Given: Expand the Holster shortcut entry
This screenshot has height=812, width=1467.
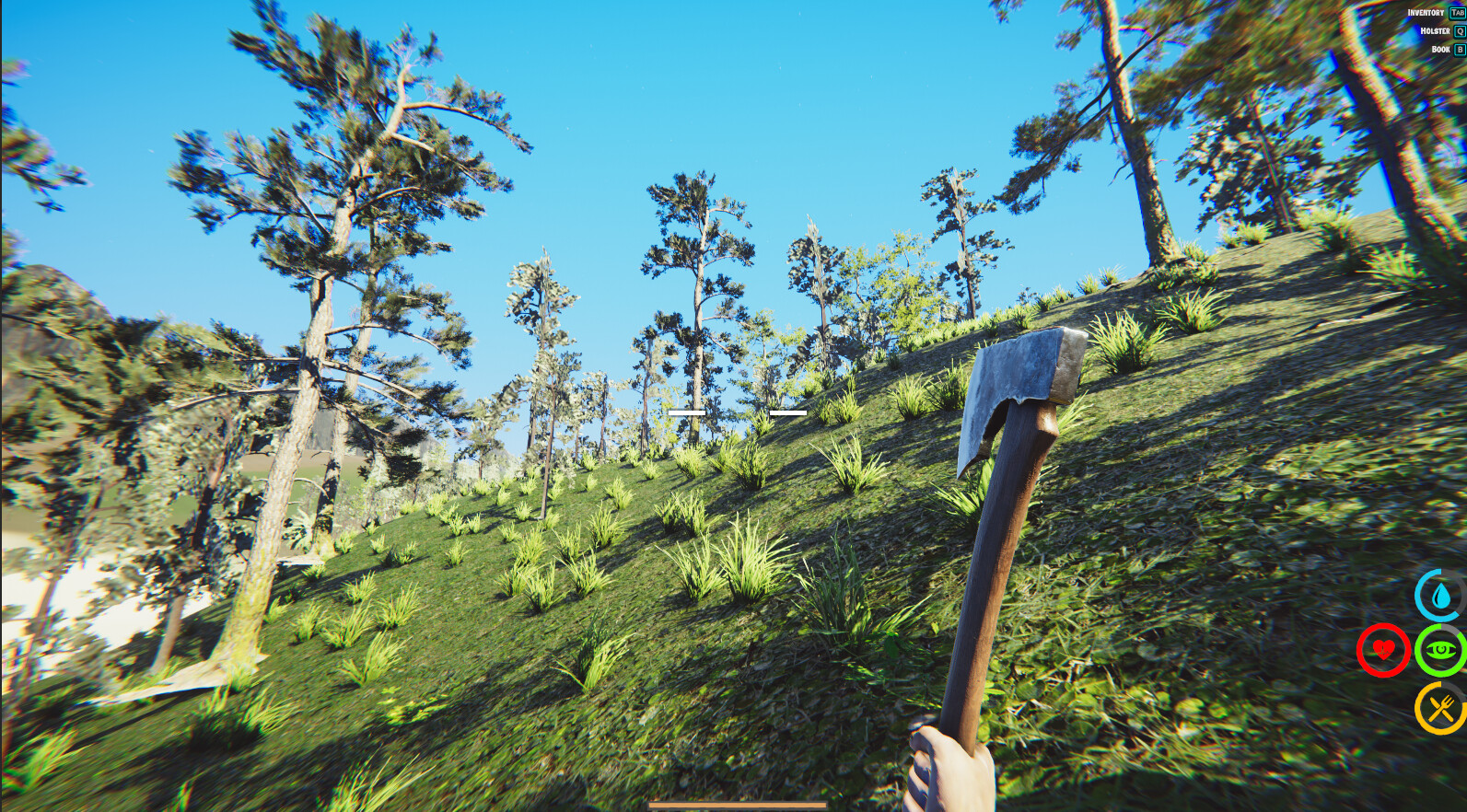Looking at the screenshot, I should pos(1435,30).
